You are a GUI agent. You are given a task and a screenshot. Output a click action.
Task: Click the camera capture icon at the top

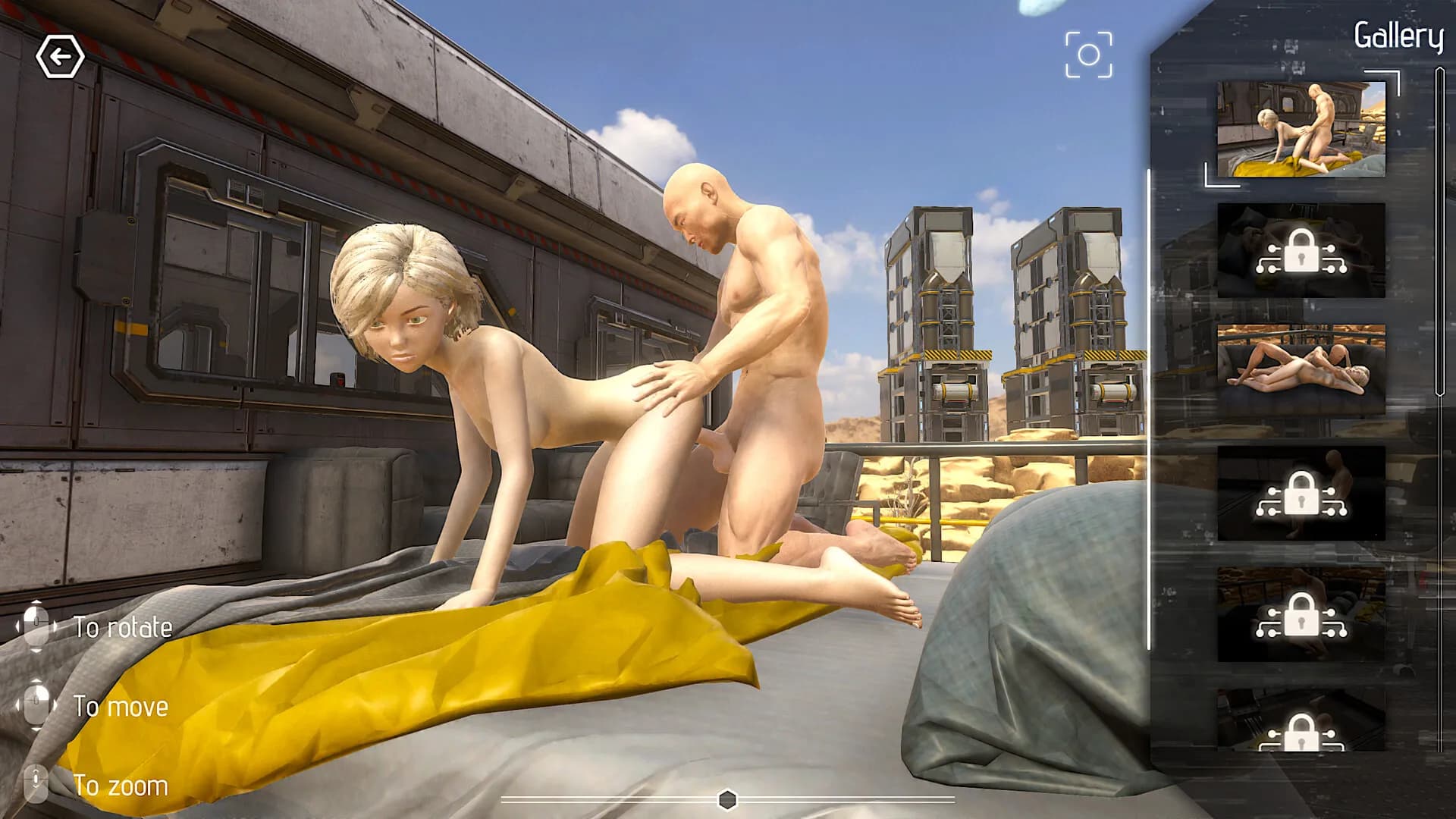click(x=1090, y=53)
